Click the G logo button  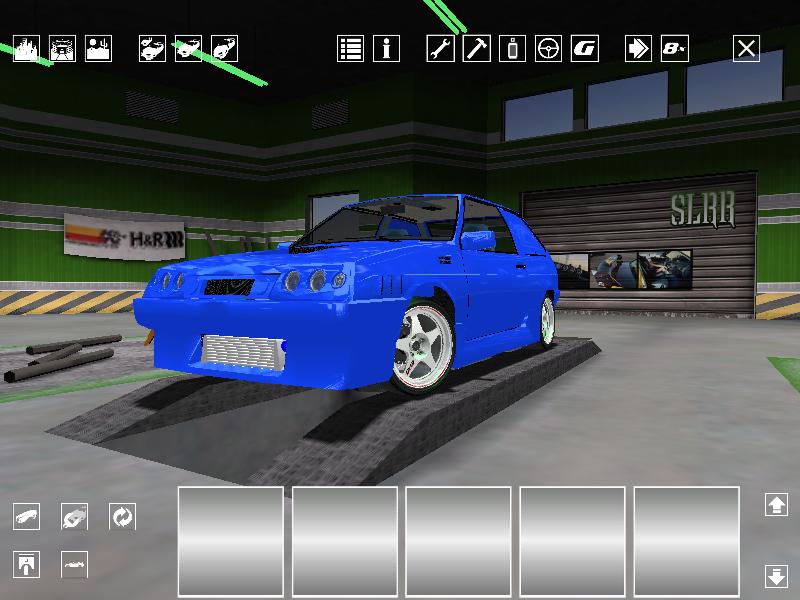[584, 48]
